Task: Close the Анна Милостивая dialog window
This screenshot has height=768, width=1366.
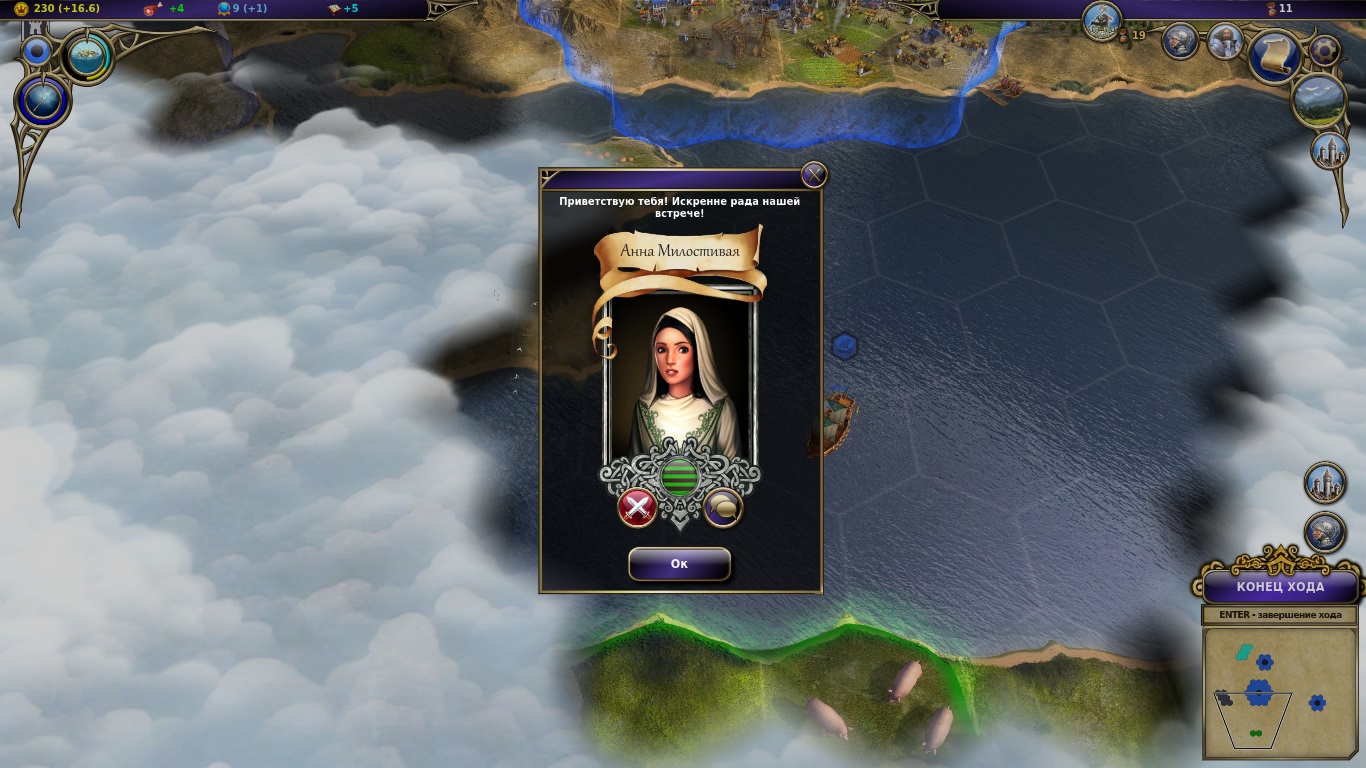Action: (814, 176)
